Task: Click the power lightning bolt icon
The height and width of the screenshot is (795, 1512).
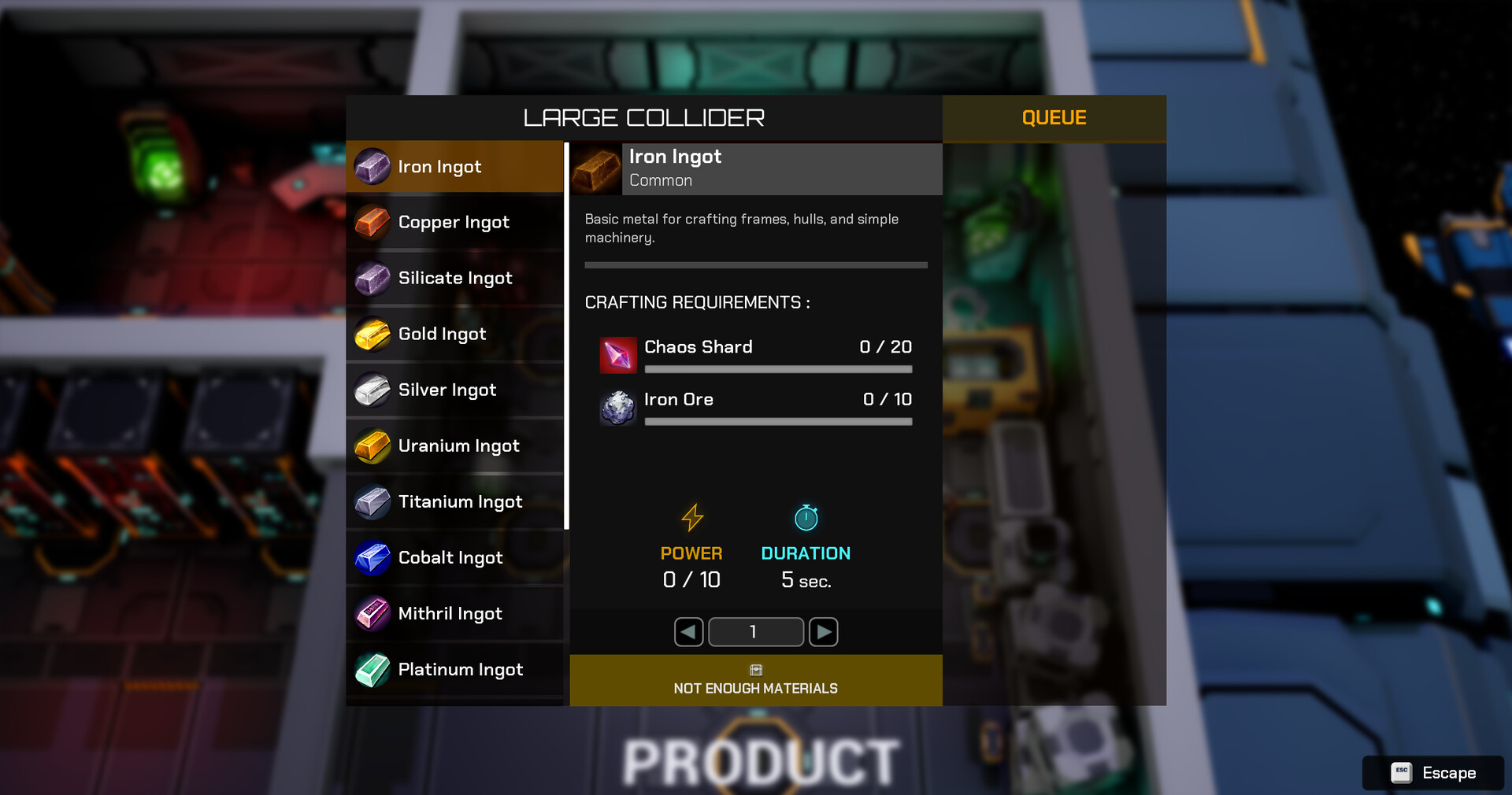Action: tap(691, 518)
